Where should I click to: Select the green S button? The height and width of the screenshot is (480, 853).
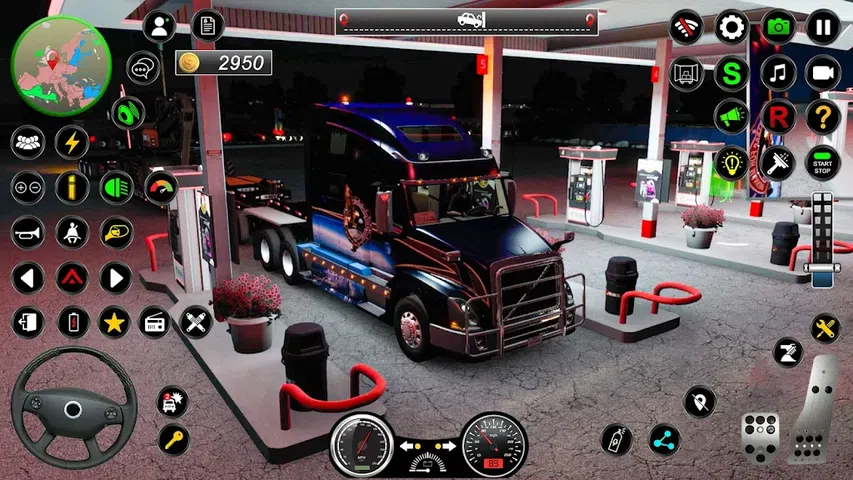(x=732, y=72)
